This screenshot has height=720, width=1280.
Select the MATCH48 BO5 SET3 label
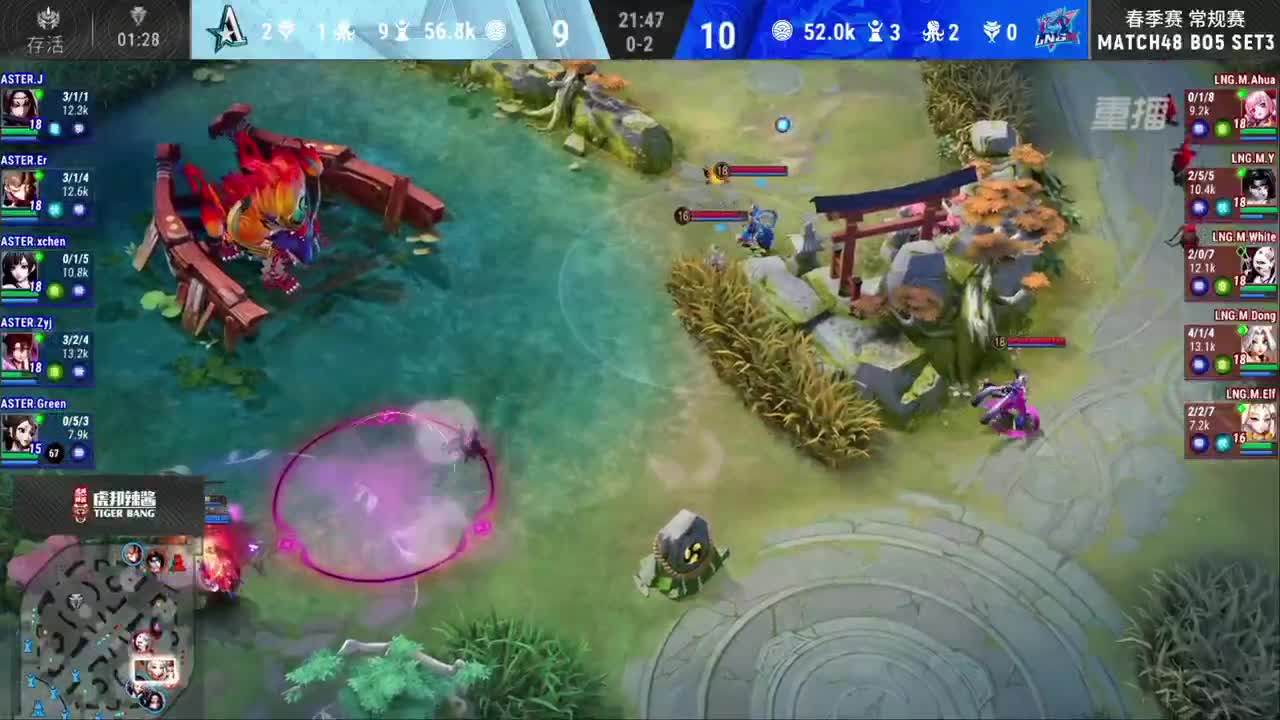1185,41
